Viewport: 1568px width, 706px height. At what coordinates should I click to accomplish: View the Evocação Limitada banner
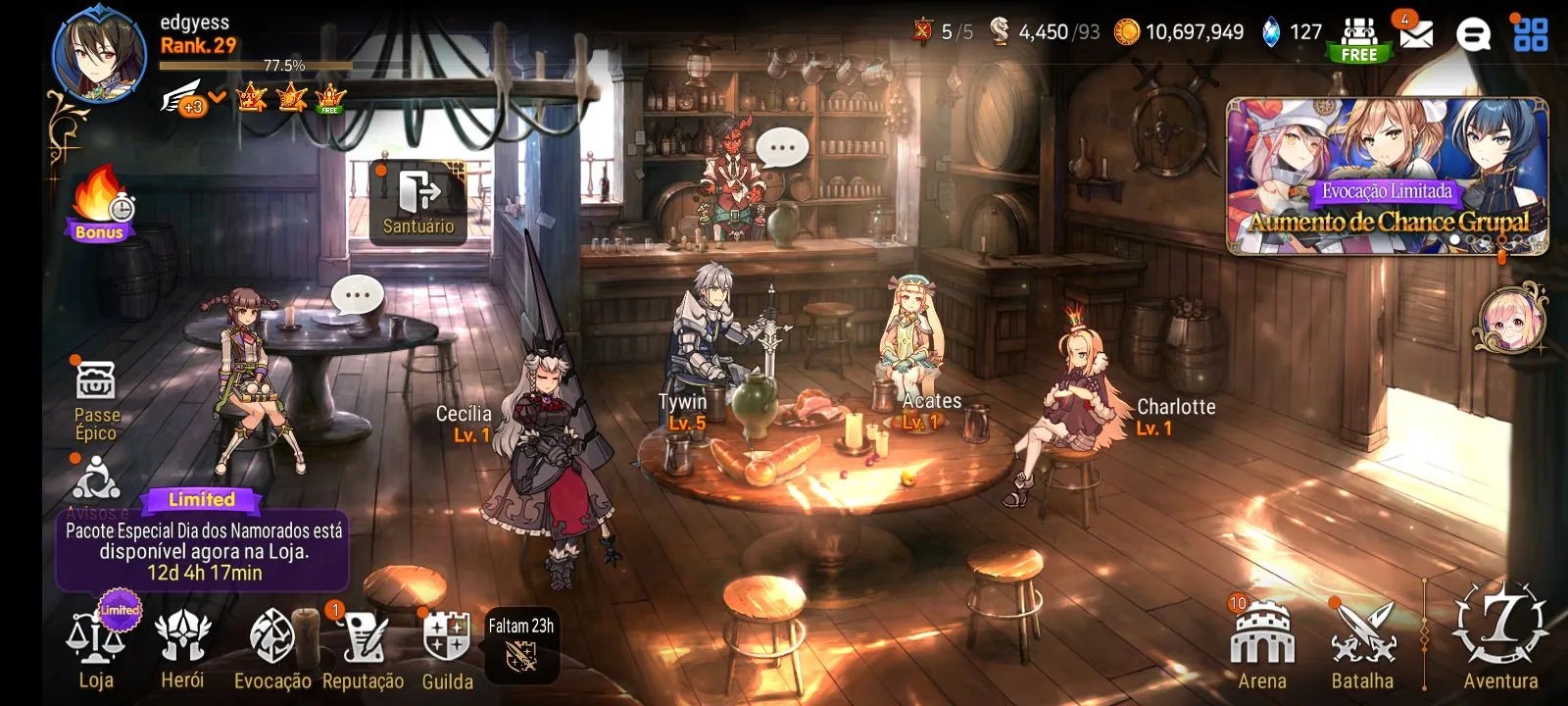click(1387, 176)
